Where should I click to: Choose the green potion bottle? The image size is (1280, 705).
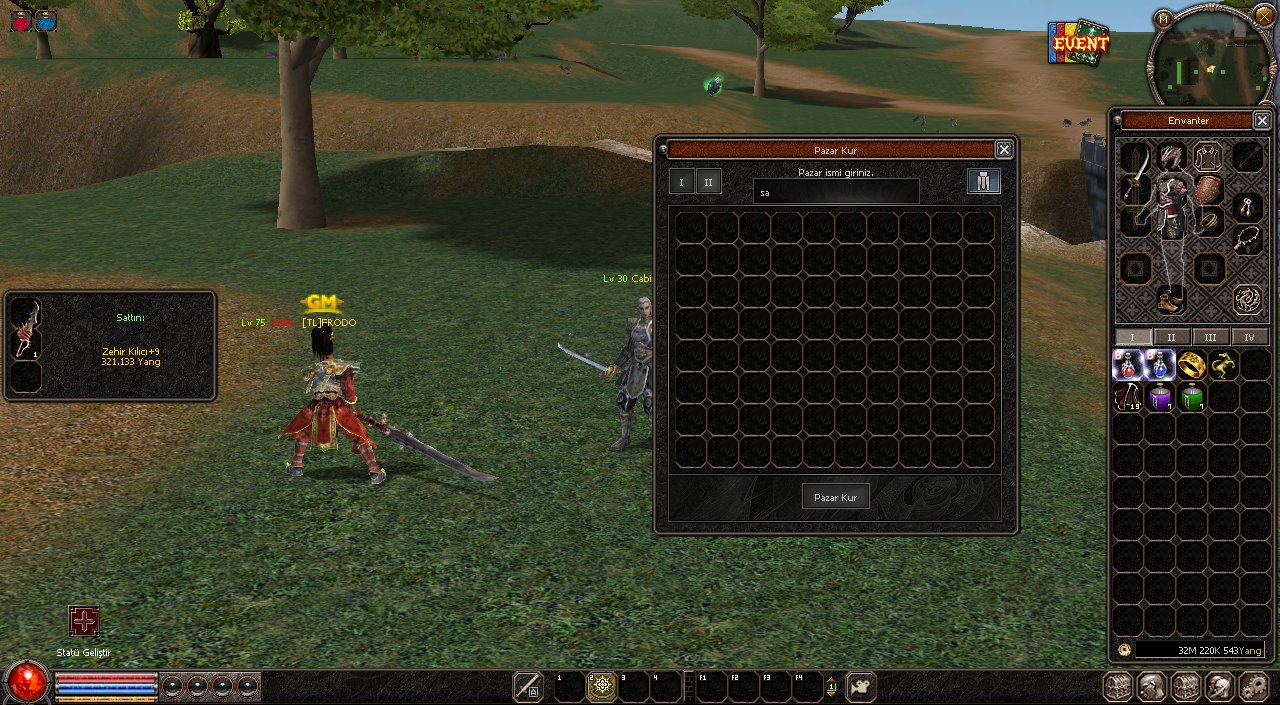click(1191, 398)
